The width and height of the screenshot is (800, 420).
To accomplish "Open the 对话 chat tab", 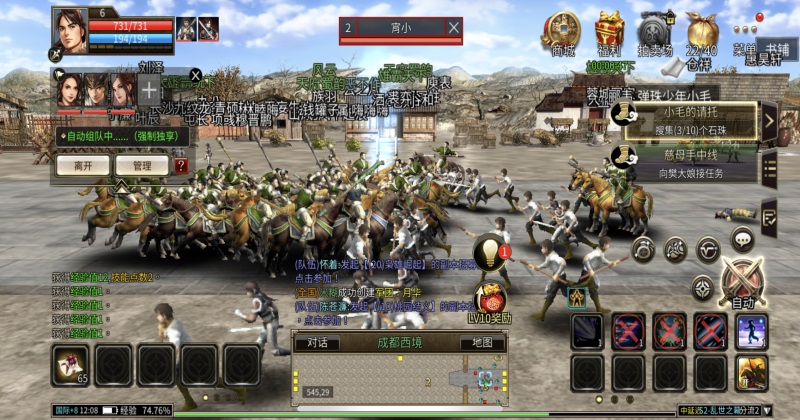I will (x=317, y=342).
